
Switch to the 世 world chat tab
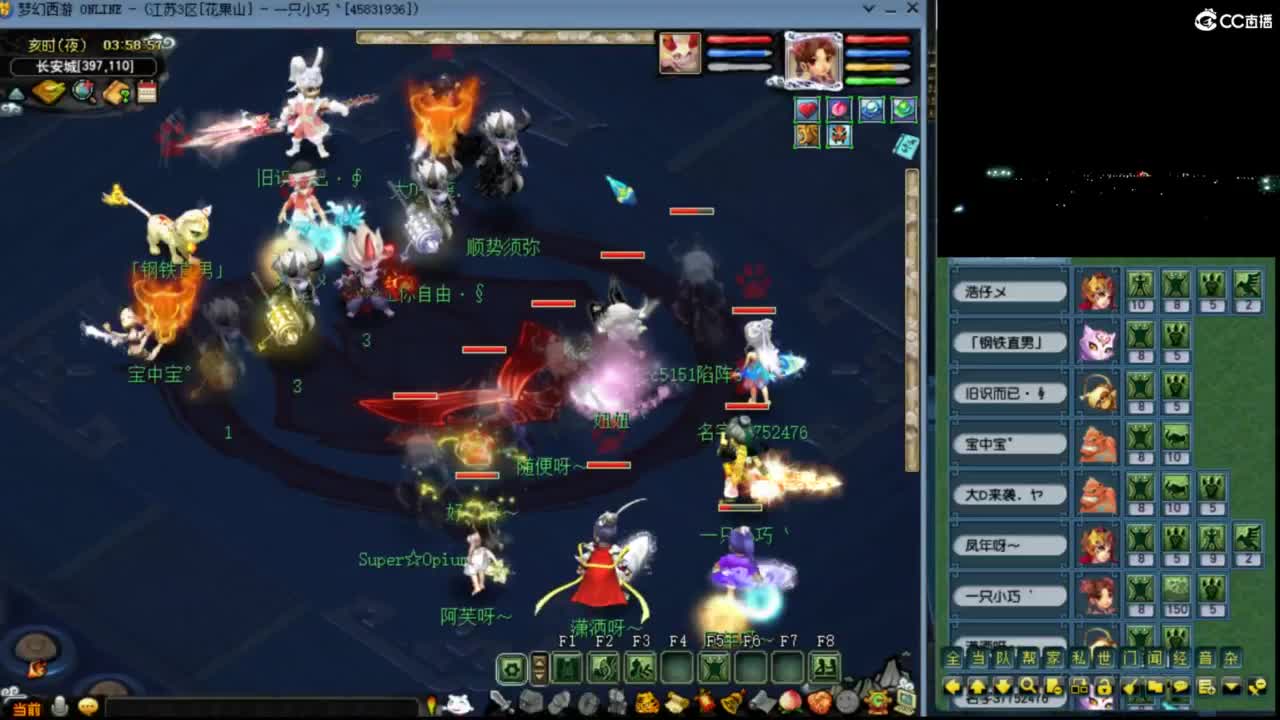pyautogui.click(x=1103, y=657)
